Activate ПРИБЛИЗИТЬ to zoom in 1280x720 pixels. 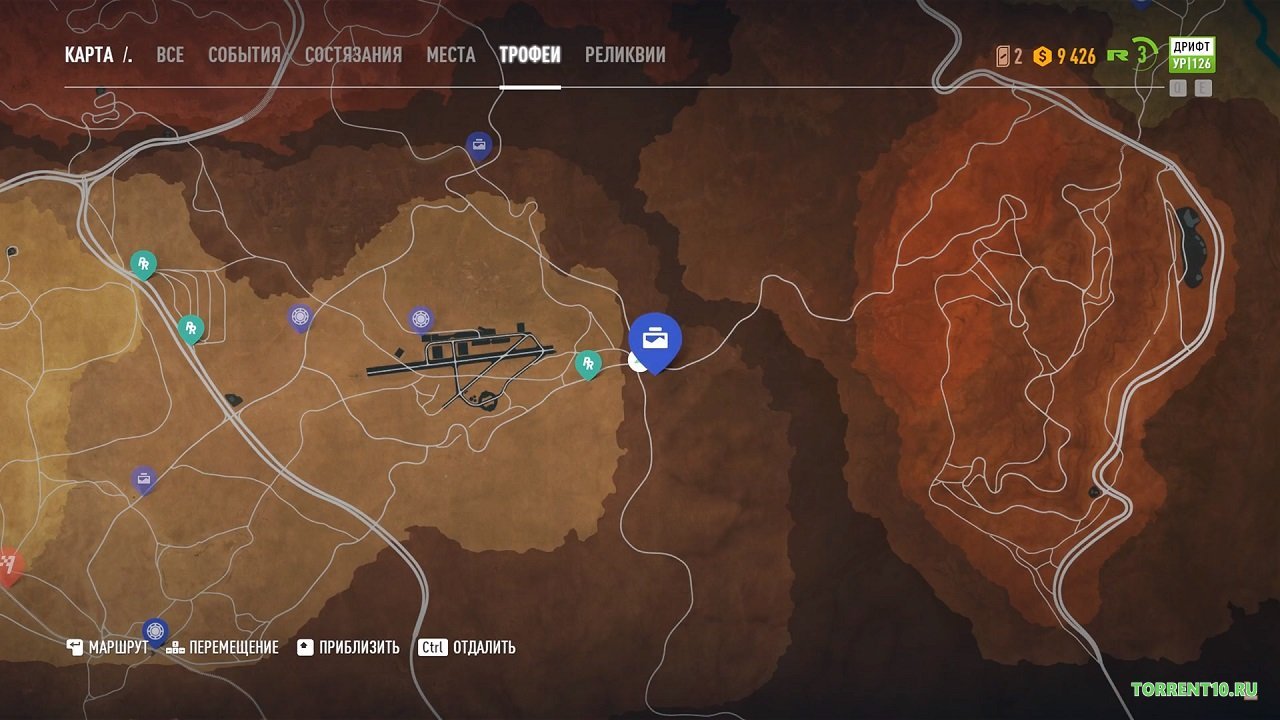(357, 647)
